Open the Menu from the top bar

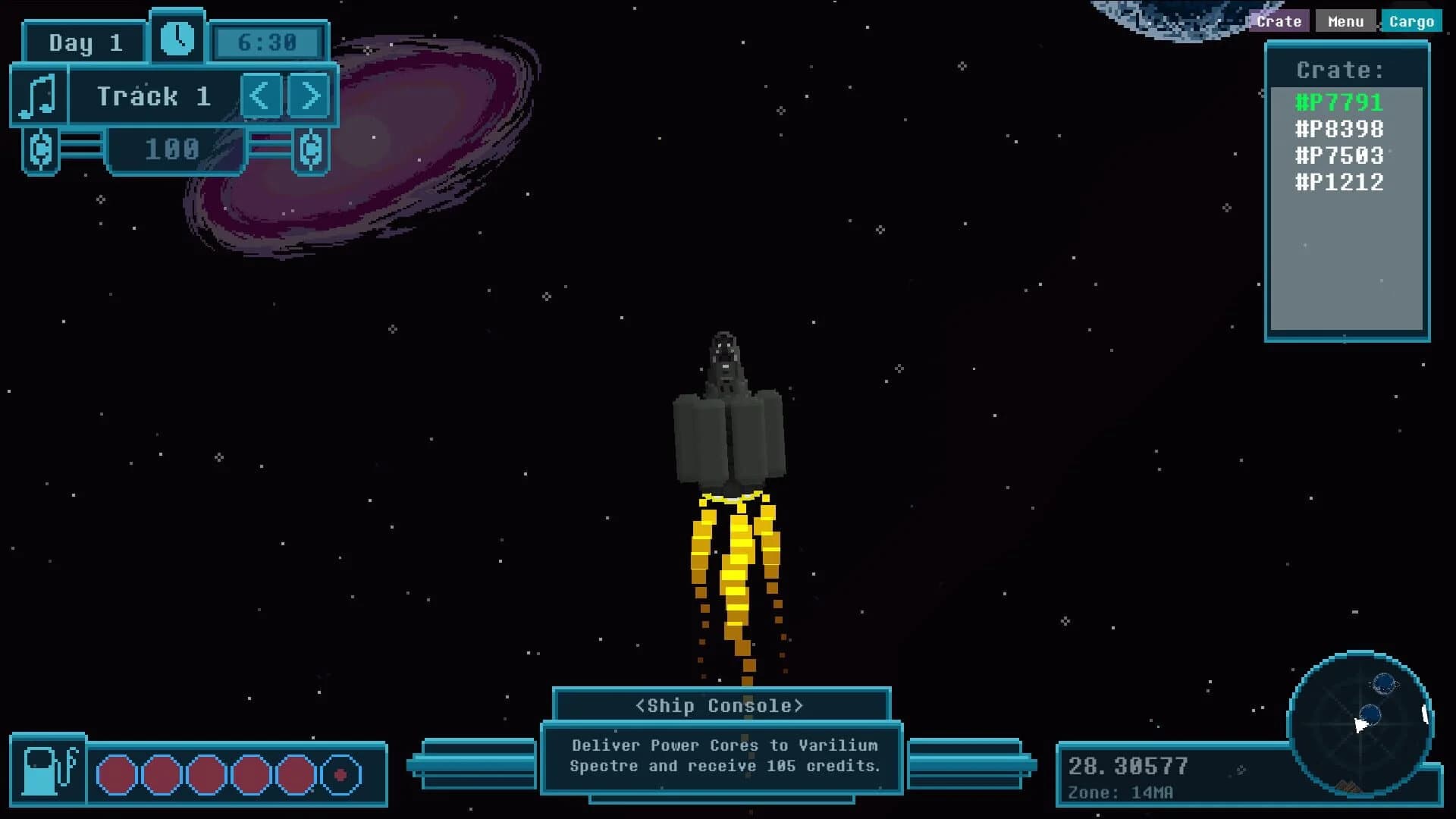coord(1345,20)
